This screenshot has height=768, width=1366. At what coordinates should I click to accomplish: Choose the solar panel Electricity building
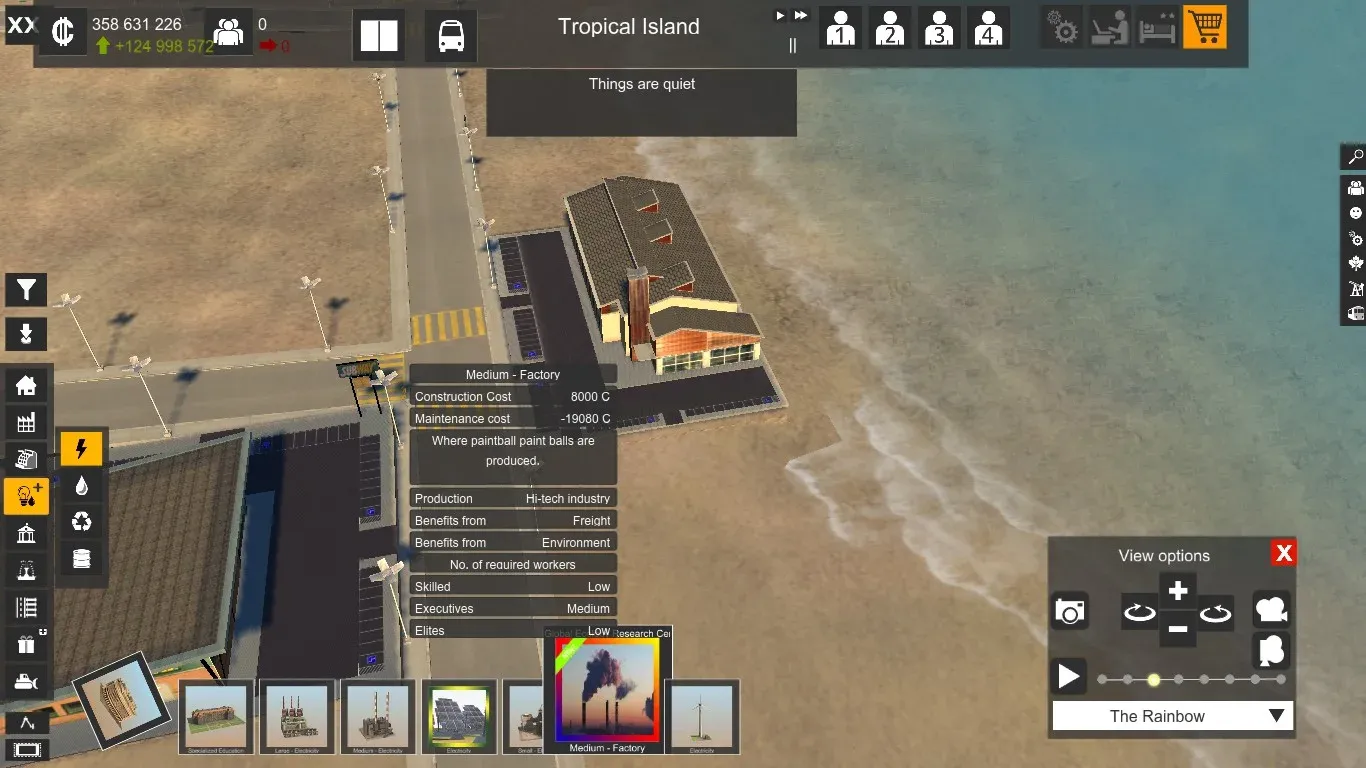pyautogui.click(x=459, y=716)
